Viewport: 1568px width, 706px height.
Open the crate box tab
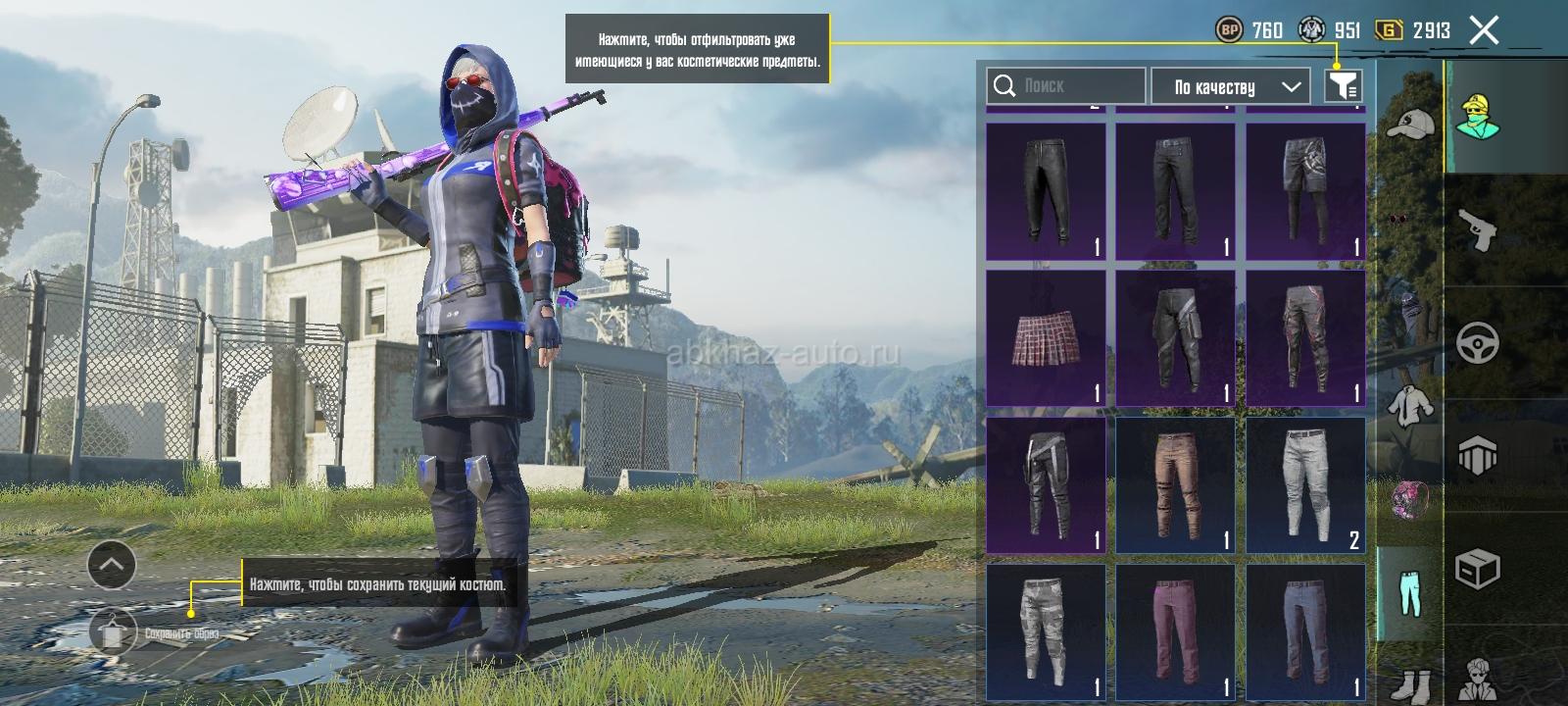(1479, 569)
